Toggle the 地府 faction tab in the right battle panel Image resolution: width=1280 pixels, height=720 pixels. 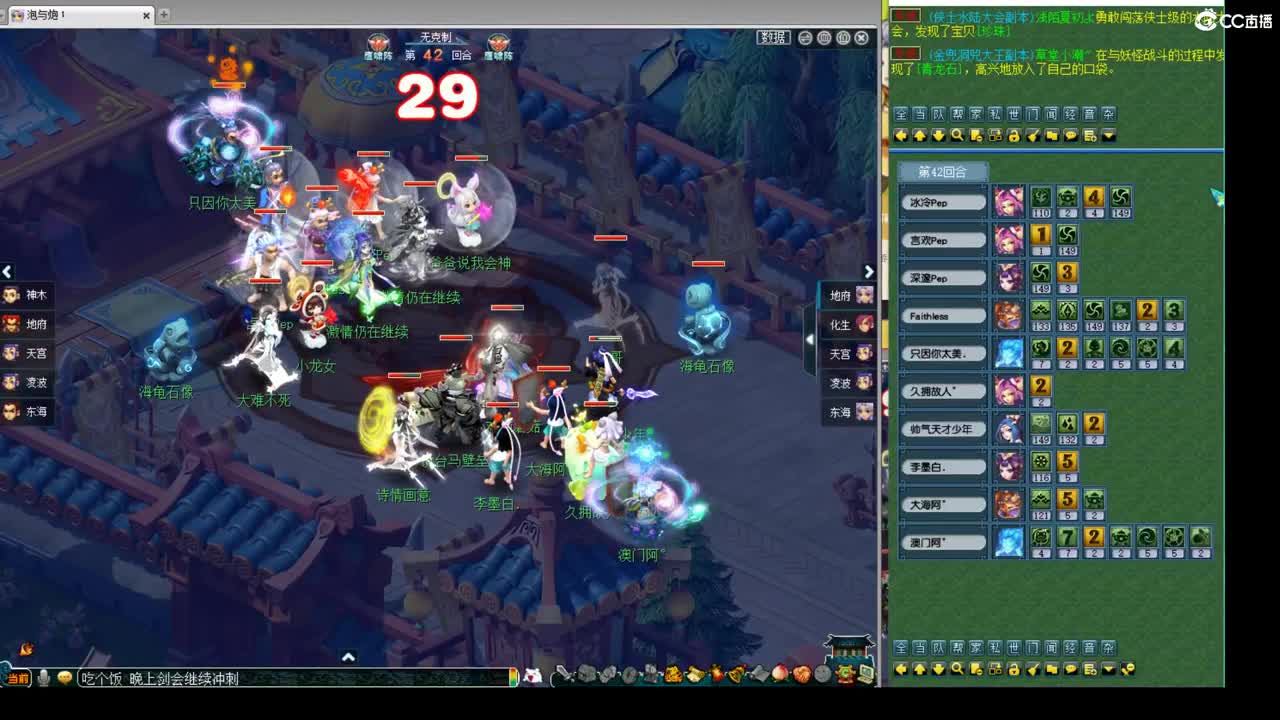point(848,296)
